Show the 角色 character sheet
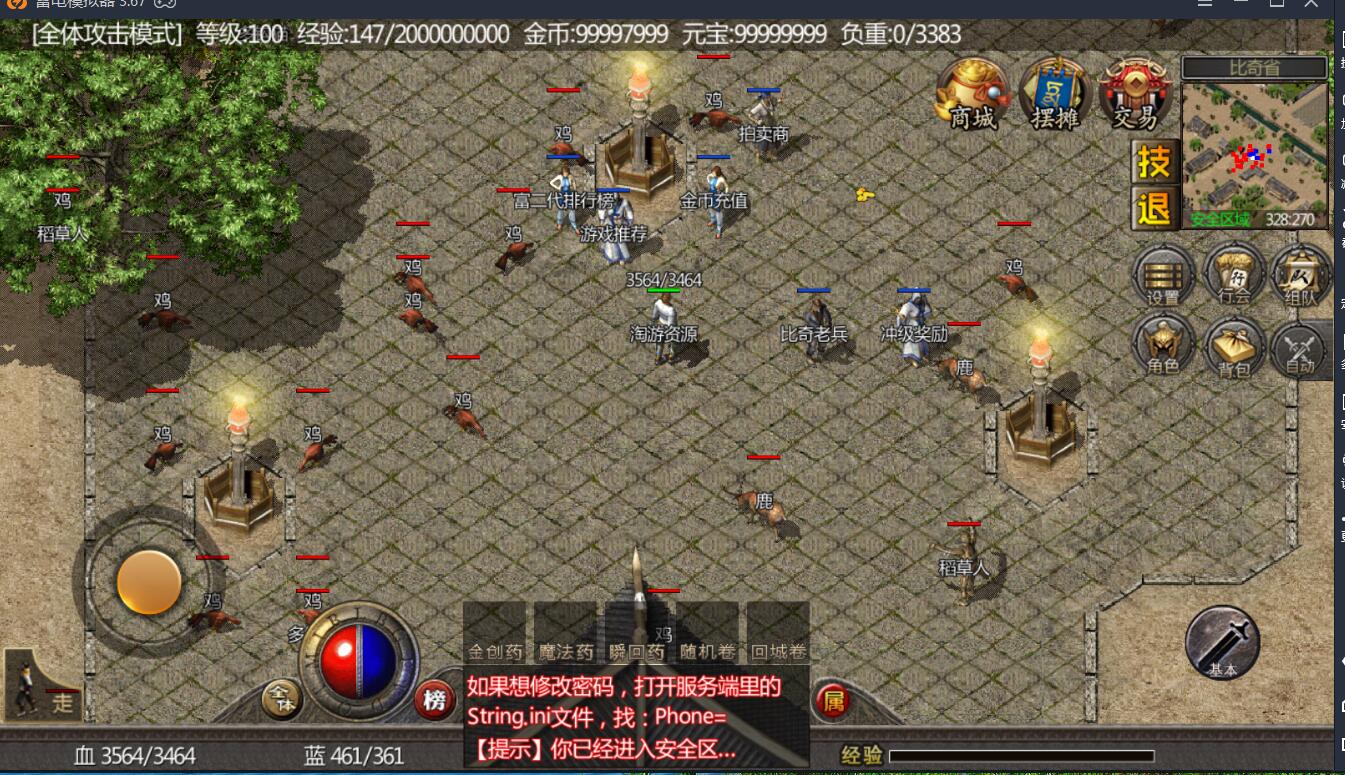Viewport: 1345px width, 775px height. tap(1163, 345)
